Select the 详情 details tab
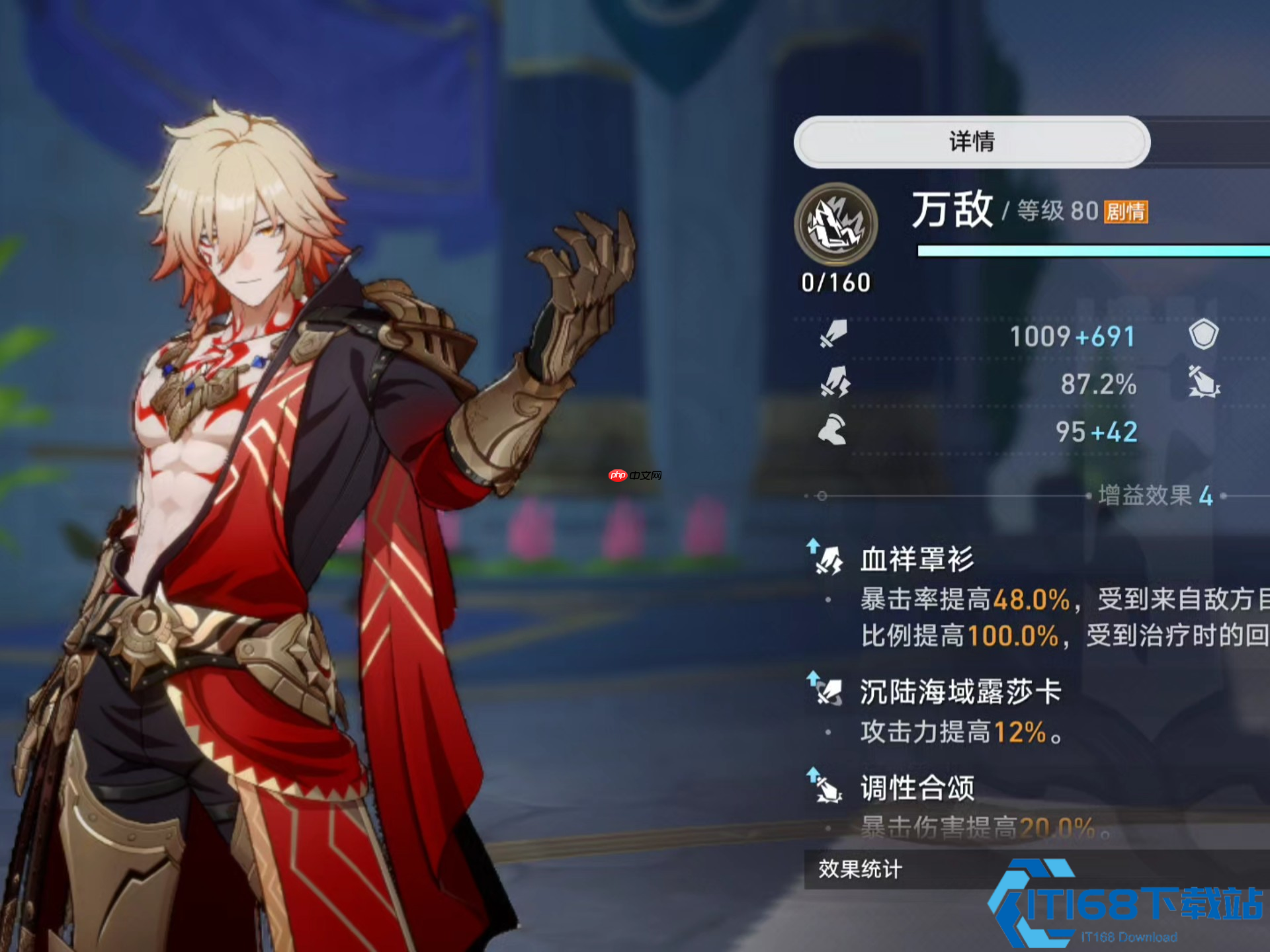The height and width of the screenshot is (952, 1270). [971, 141]
